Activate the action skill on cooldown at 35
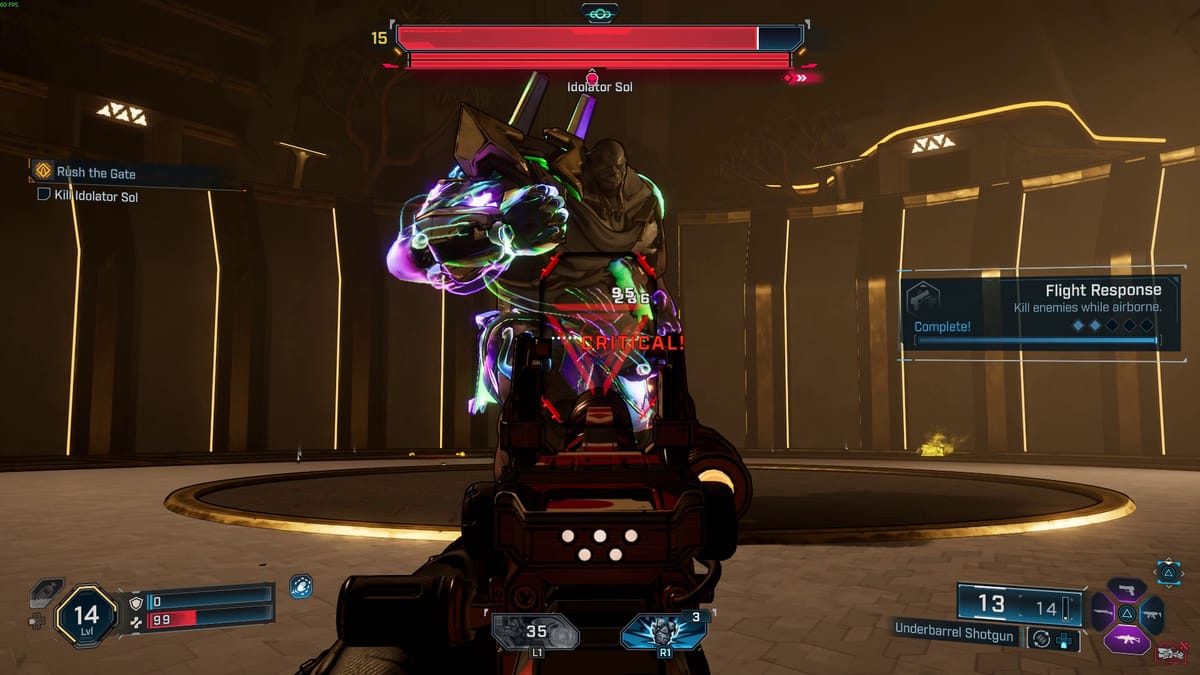1200x675 pixels. click(536, 632)
